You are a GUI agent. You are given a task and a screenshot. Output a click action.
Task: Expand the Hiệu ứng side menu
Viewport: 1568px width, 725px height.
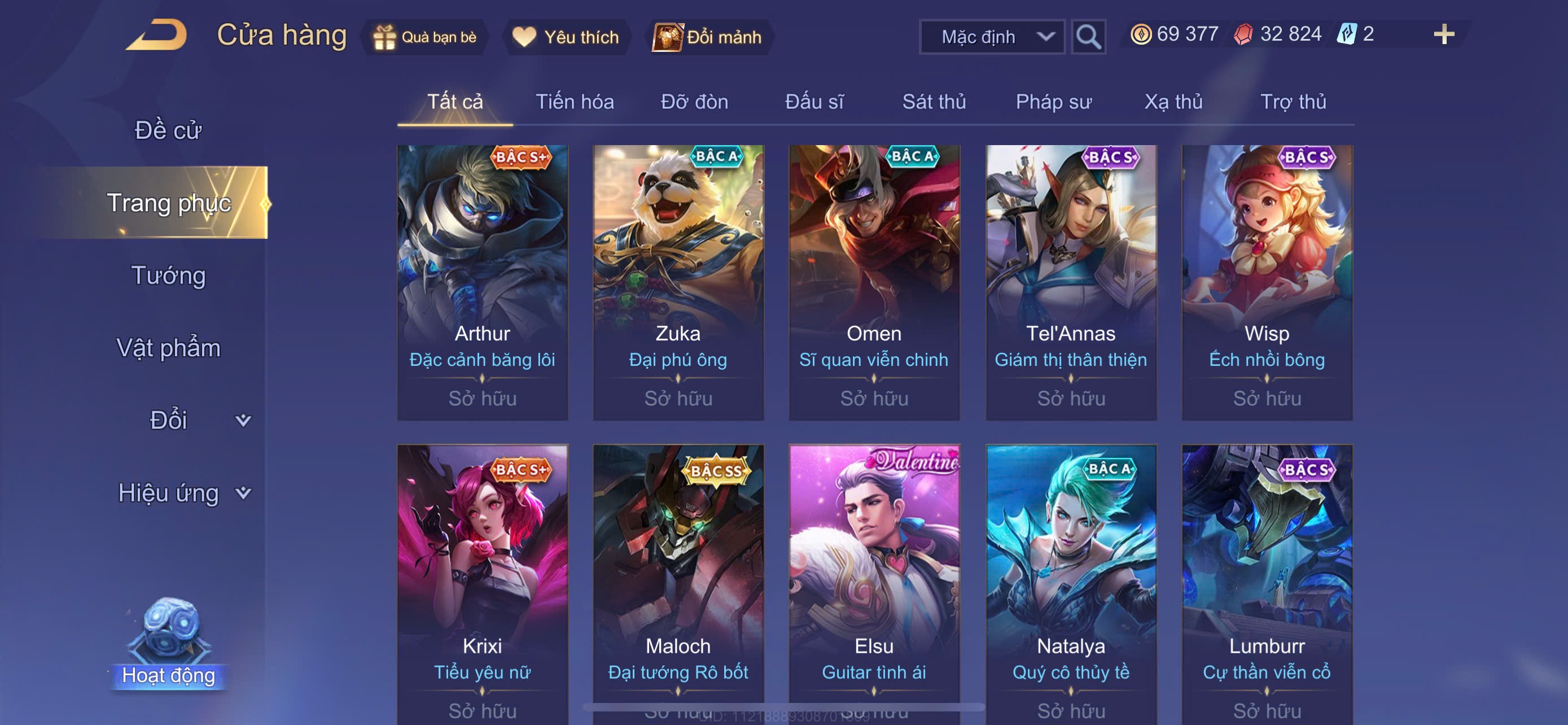click(x=183, y=492)
